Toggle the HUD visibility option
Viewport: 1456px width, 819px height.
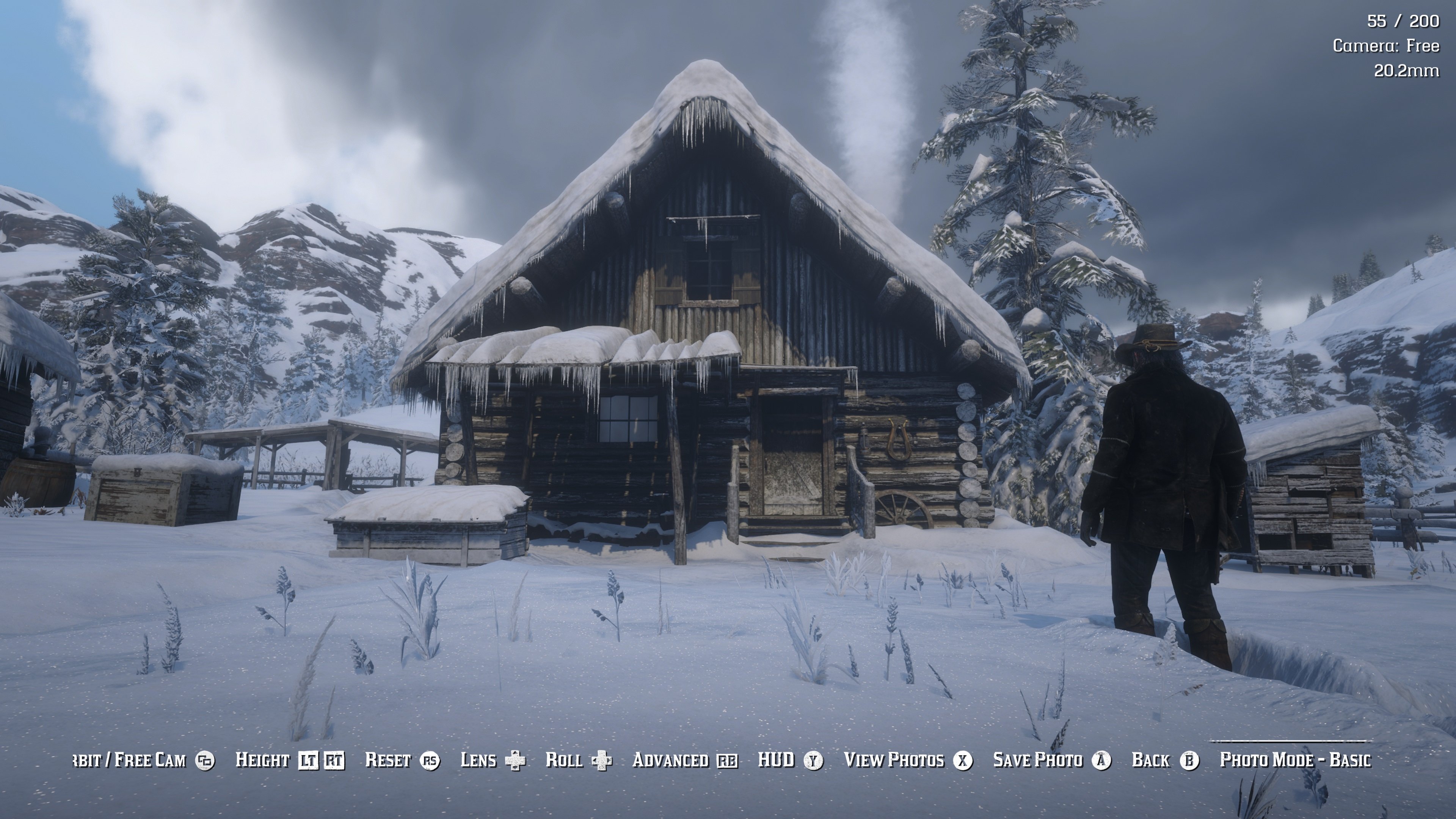pyautogui.click(x=790, y=760)
